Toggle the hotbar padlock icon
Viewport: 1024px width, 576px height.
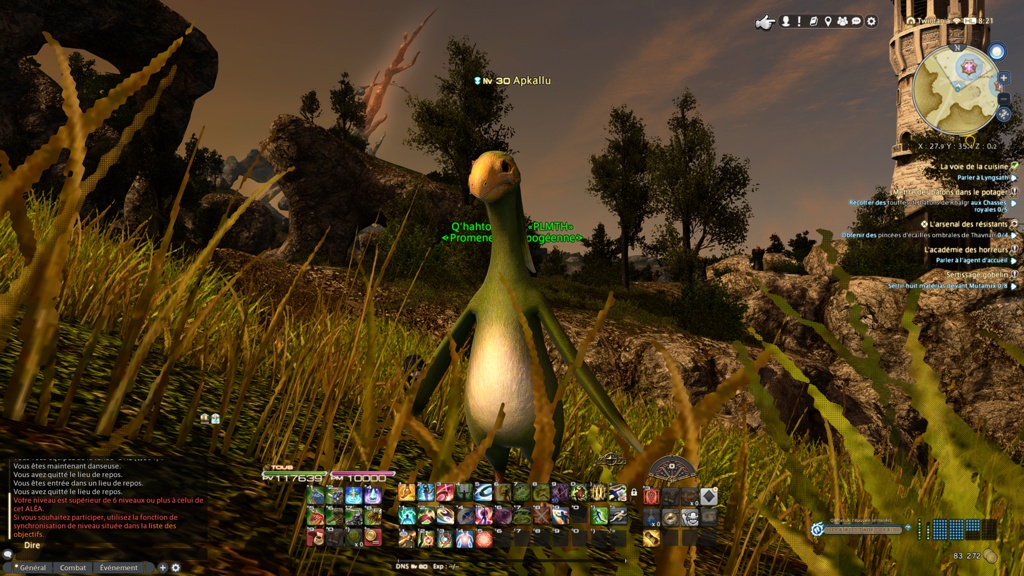click(x=634, y=492)
